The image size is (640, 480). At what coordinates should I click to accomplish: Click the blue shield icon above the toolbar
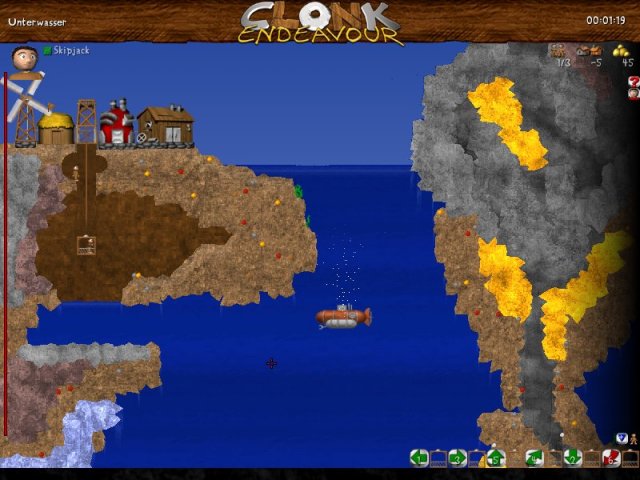[x=621, y=438]
